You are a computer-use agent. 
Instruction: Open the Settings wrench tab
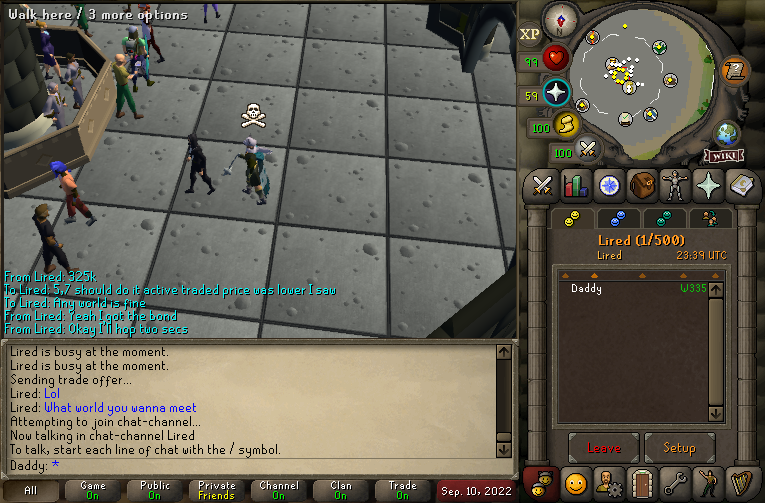click(675, 483)
